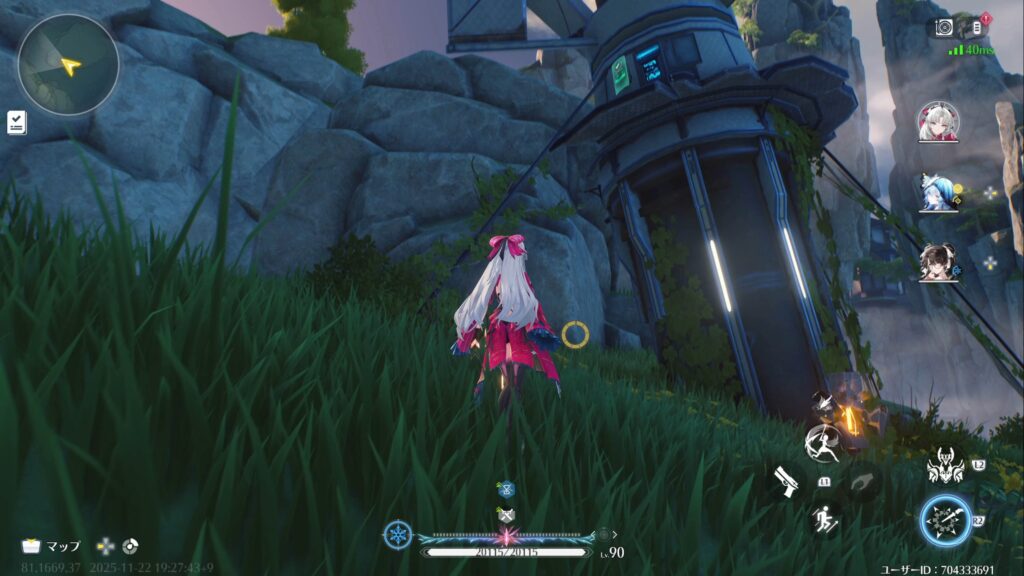This screenshot has height=576, width=1024.
Task: Open the camera photo mode icon
Action: click(x=944, y=28)
